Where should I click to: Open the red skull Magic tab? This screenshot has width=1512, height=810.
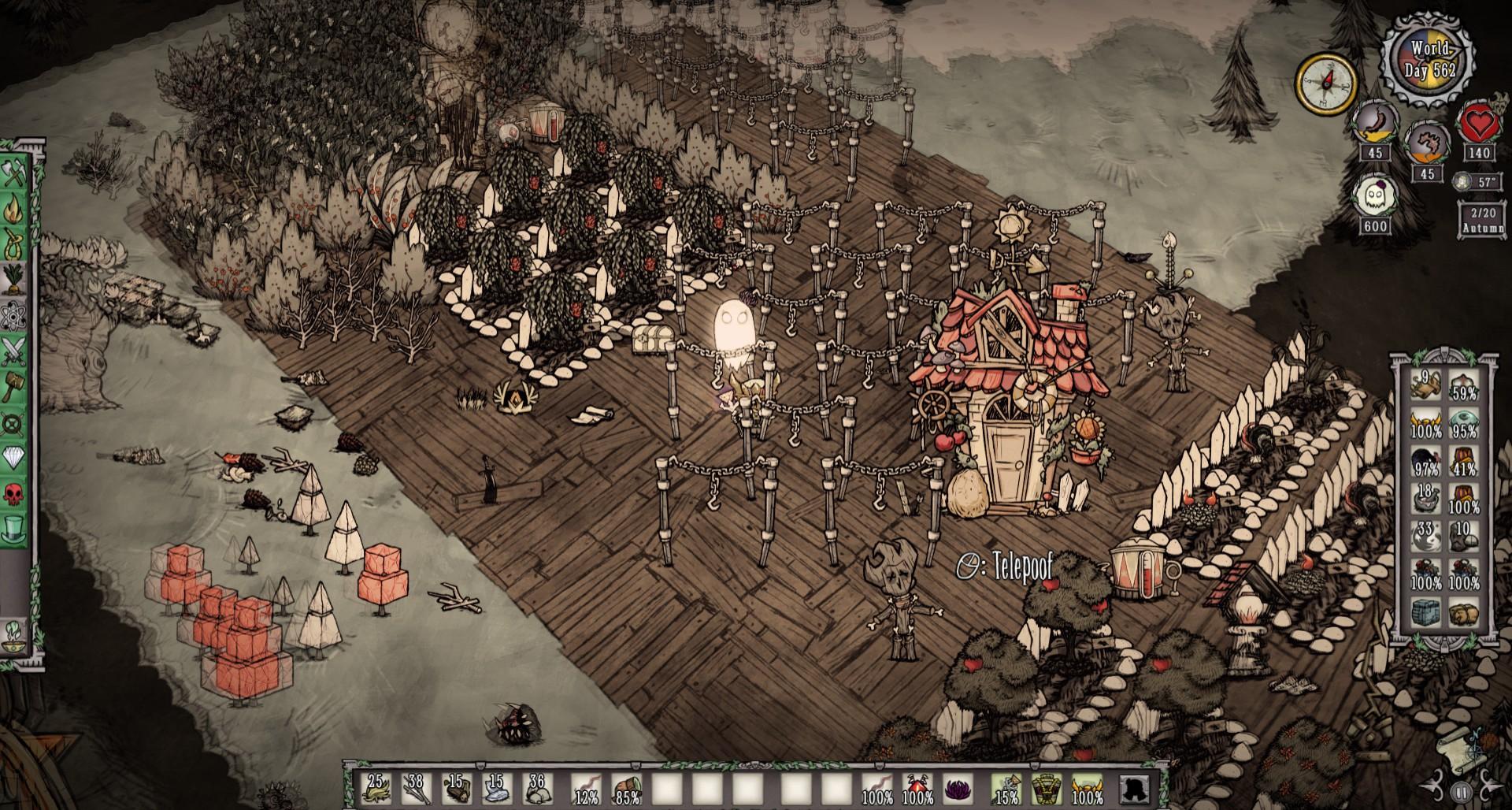click(15, 494)
